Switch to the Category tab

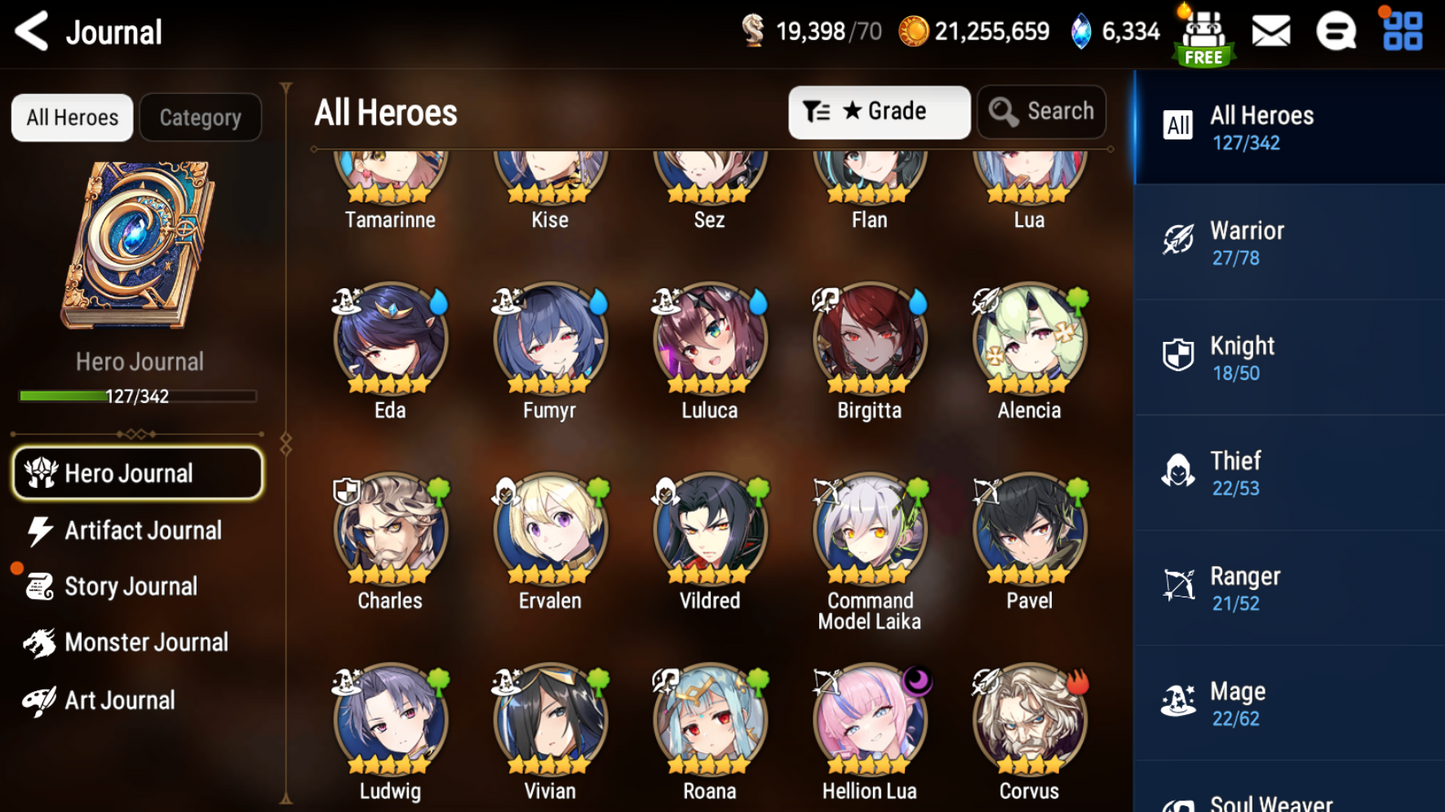pos(200,118)
